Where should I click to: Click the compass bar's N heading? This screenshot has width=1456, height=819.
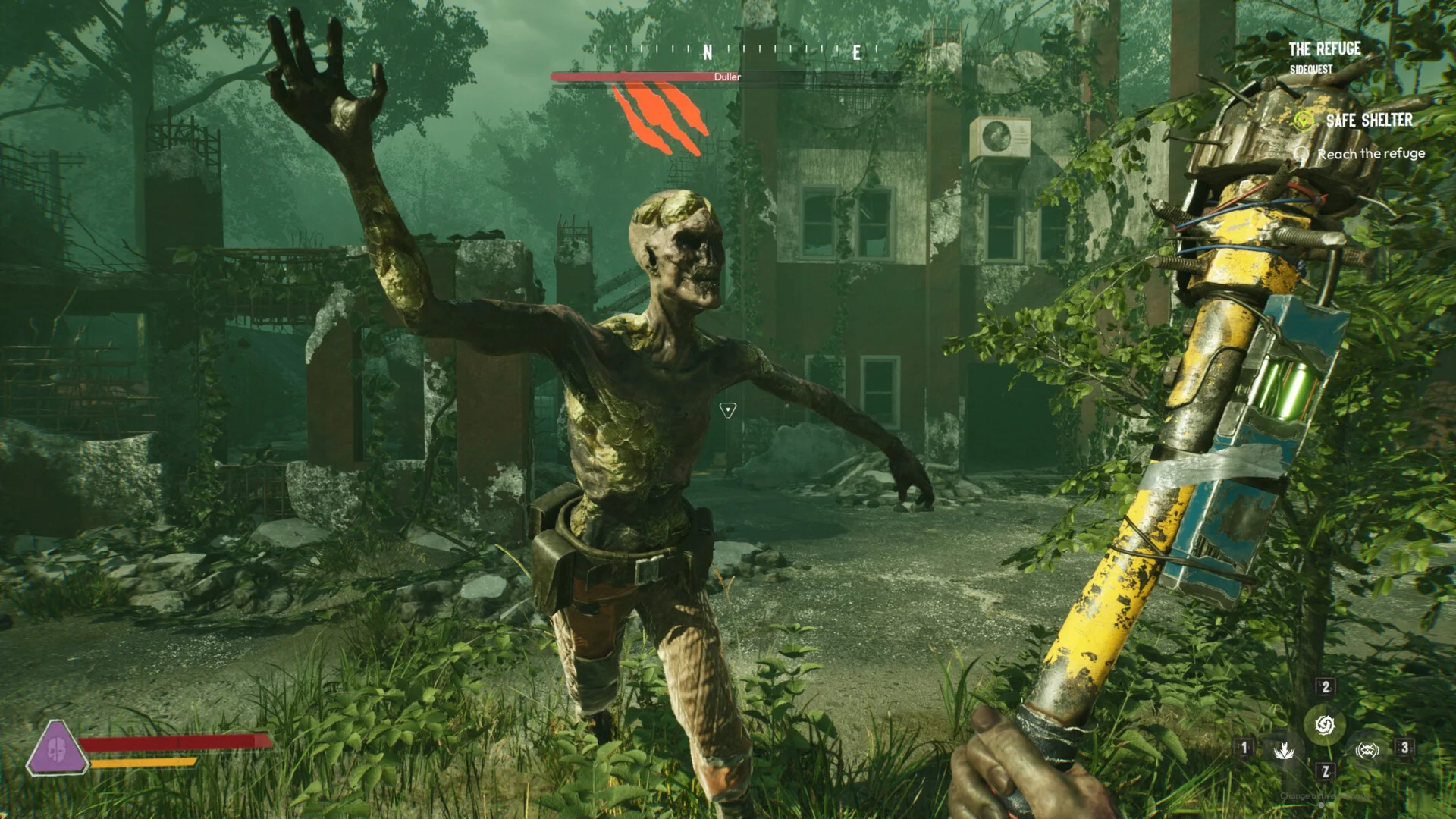(708, 52)
